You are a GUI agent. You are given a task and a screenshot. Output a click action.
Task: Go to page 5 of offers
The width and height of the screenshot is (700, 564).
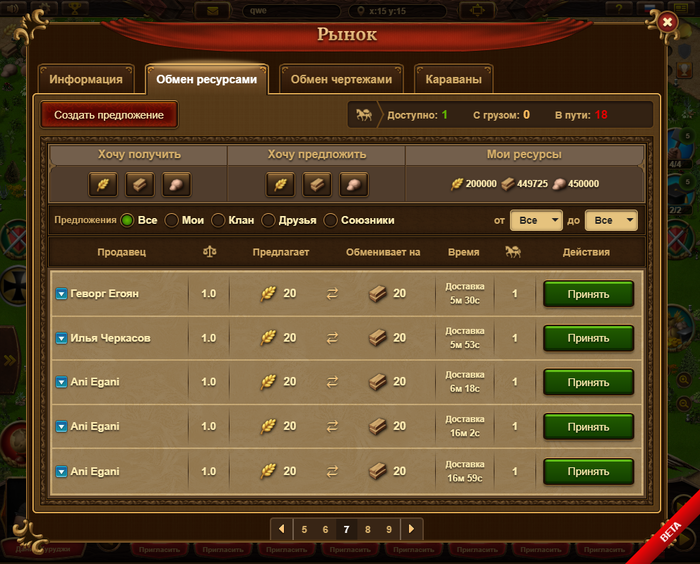304,529
